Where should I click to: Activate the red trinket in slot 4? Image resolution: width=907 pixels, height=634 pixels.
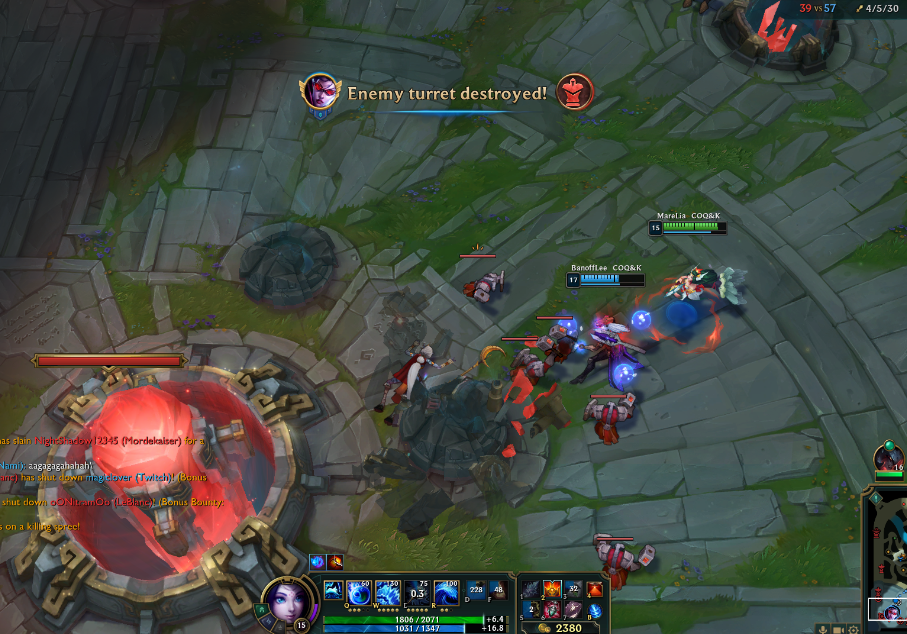click(x=596, y=590)
